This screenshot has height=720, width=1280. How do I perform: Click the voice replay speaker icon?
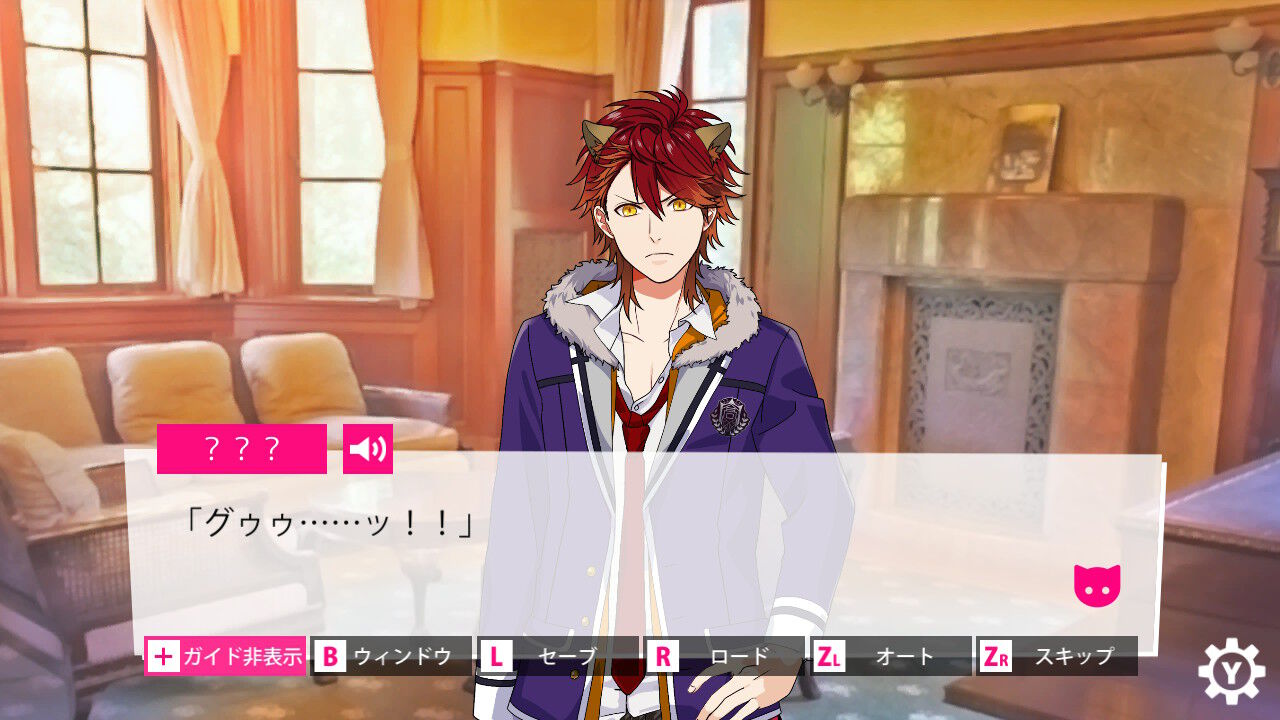click(370, 450)
